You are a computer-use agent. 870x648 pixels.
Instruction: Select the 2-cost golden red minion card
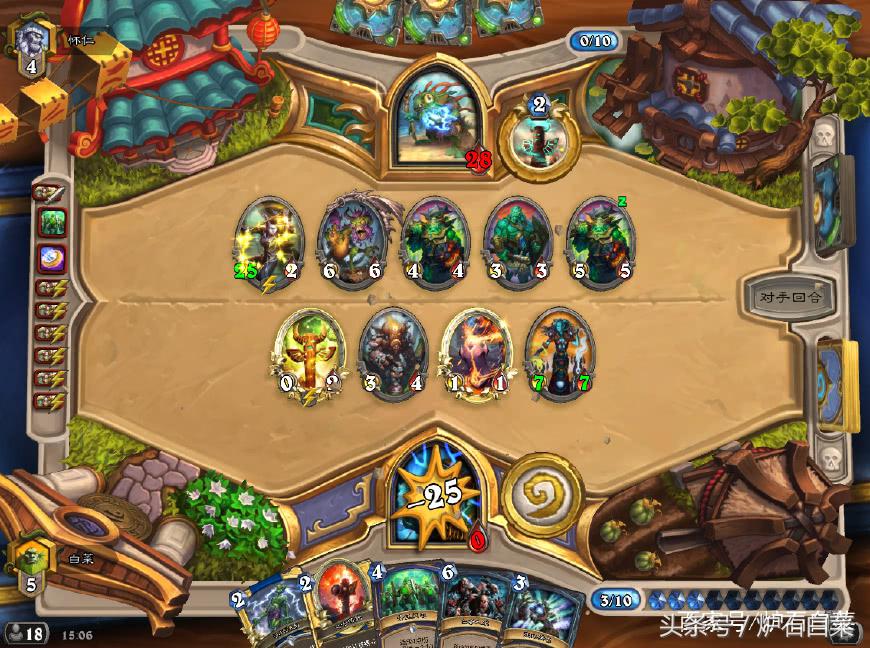[x=340, y=605]
